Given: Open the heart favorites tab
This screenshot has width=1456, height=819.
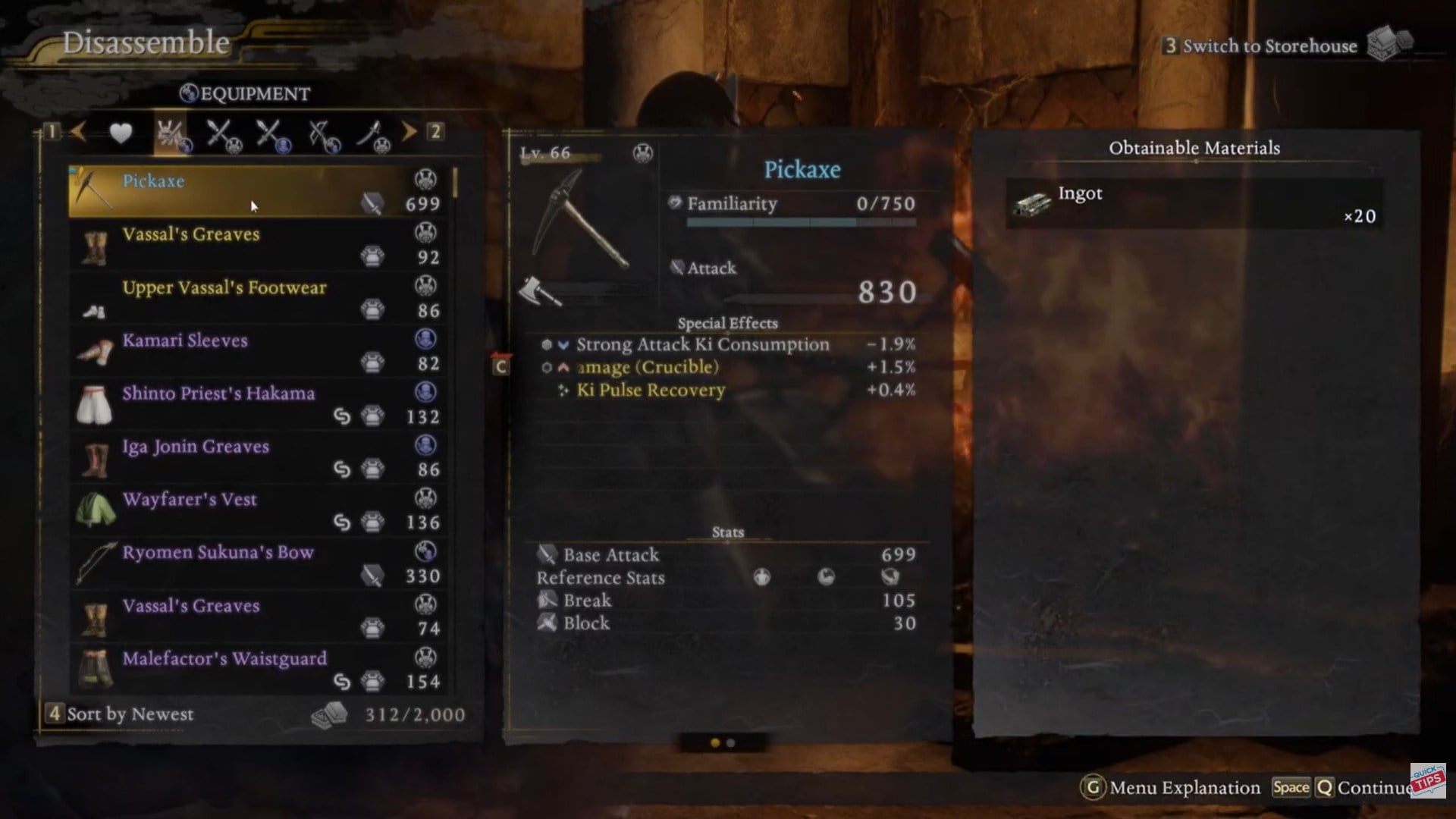Looking at the screenshot, I should [121, 133].
